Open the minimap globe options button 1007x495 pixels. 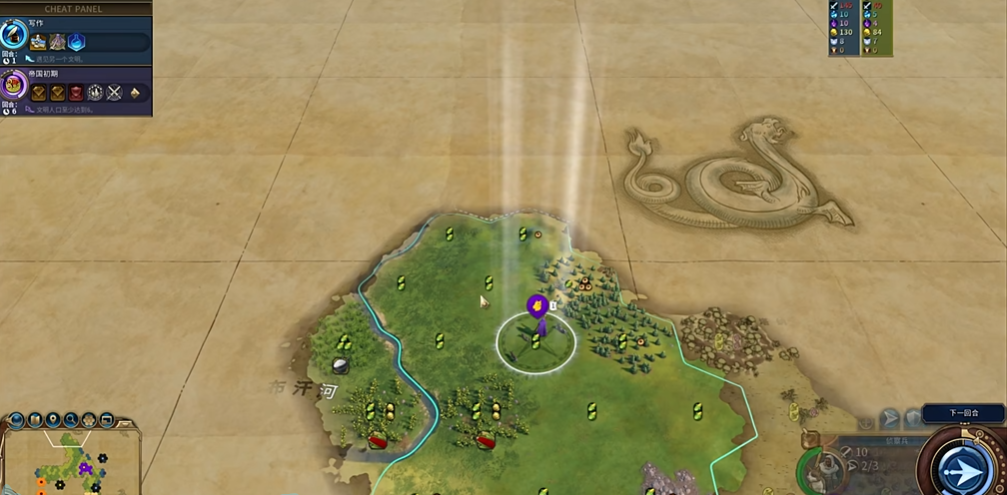point(16,420)
